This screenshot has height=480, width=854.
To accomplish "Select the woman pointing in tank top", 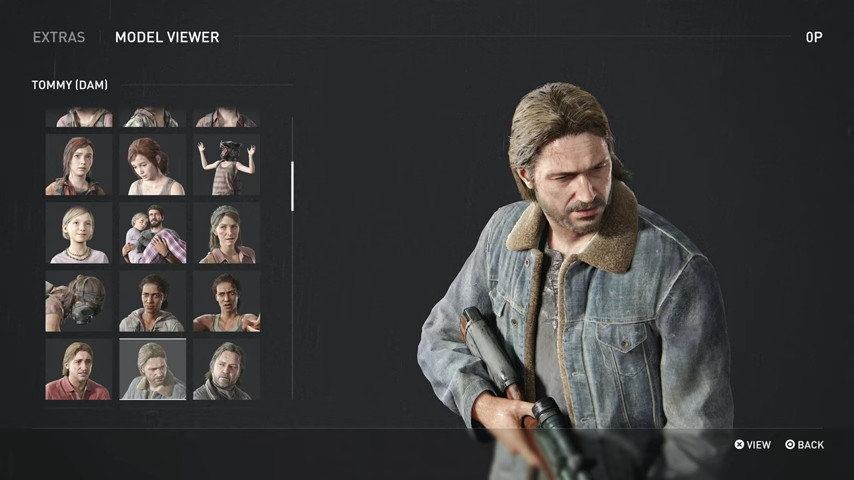I will click(226, 301).
